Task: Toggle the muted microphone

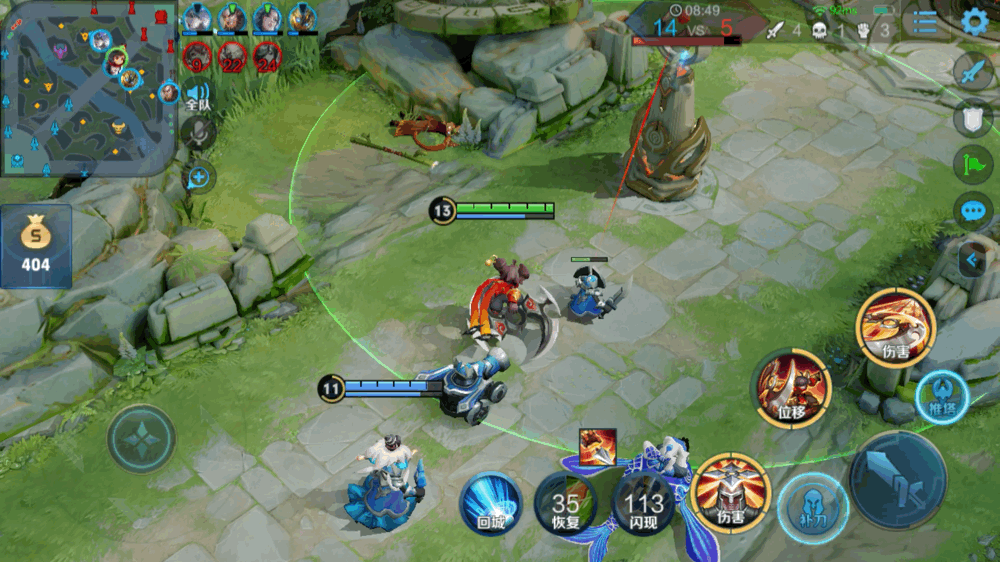Action: [199, 133]
